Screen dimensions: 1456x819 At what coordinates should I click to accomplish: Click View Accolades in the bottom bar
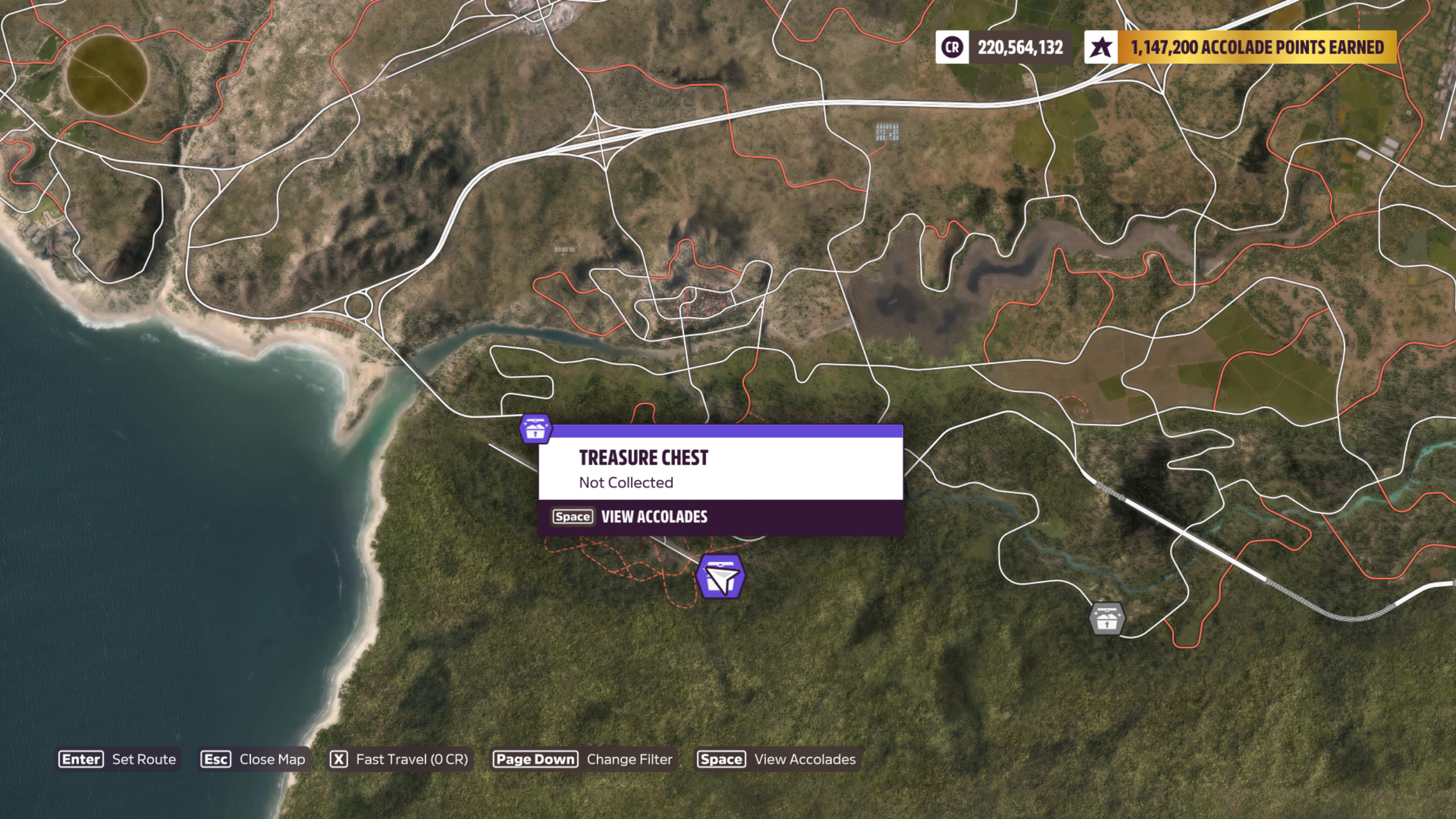(777, 759)
